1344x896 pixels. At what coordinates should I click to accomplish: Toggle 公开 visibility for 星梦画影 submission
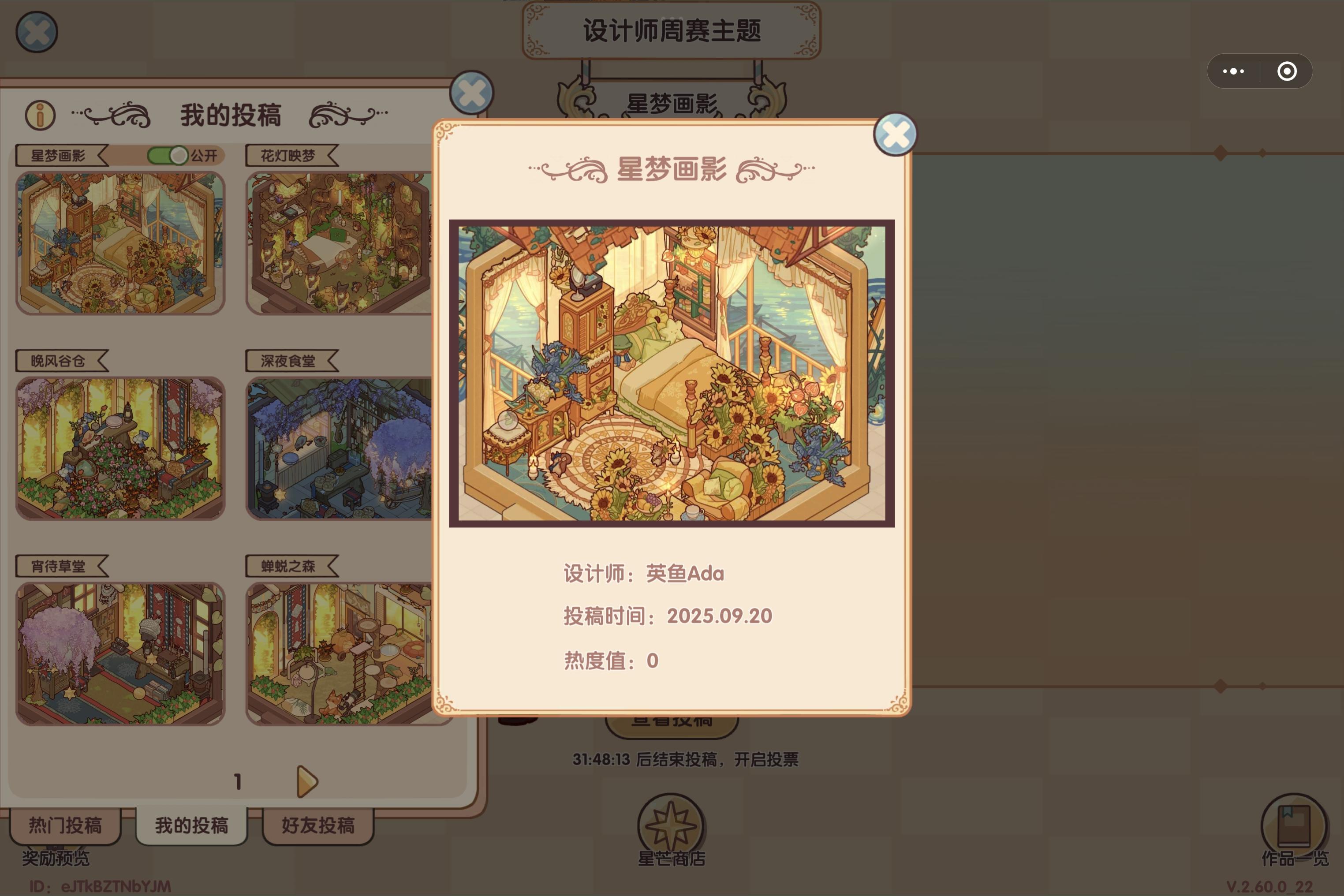168,155
